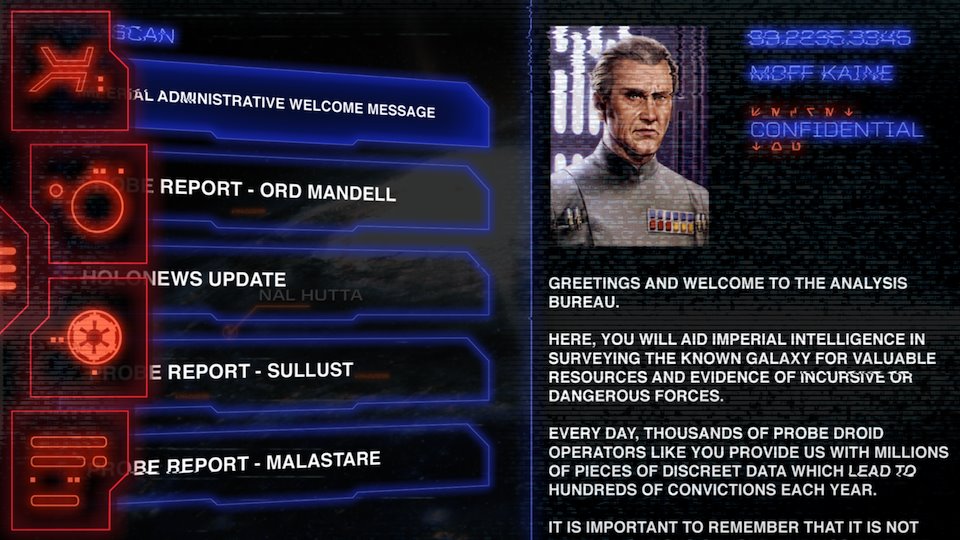
Task: Open the message list lines icon
Action: pos(68,468)
